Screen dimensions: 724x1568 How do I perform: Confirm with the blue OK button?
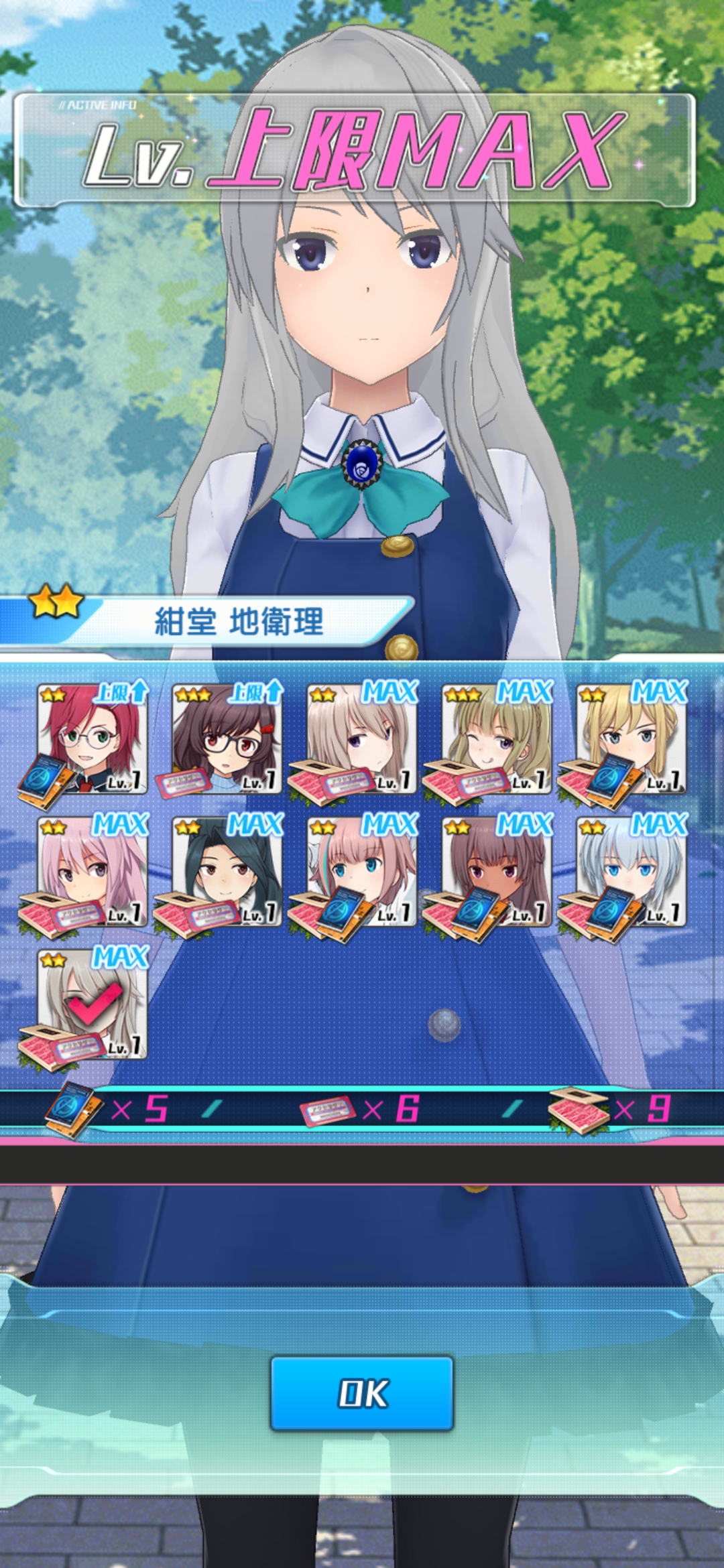(x=362, y=1393)
